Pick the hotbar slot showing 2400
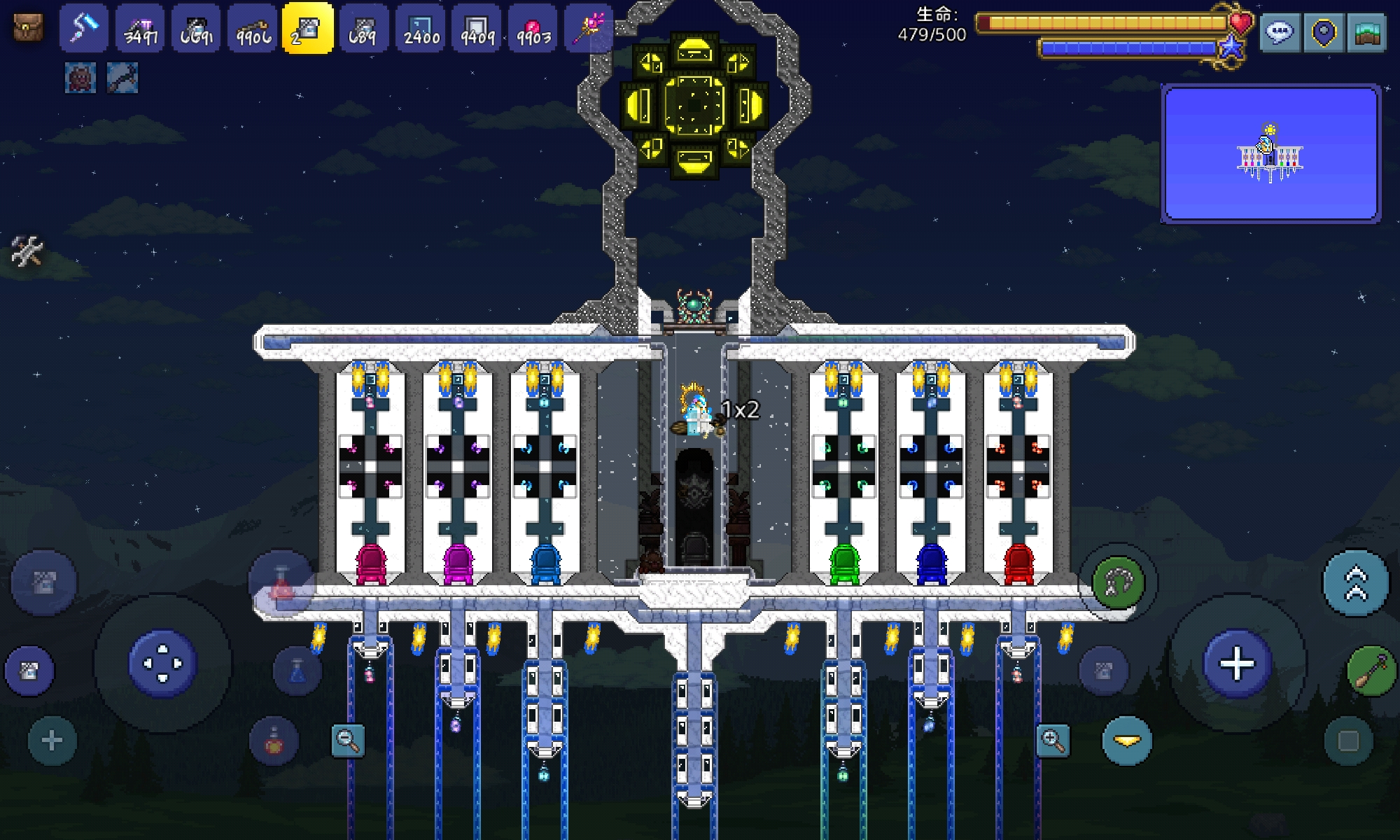 pos(421,29)
